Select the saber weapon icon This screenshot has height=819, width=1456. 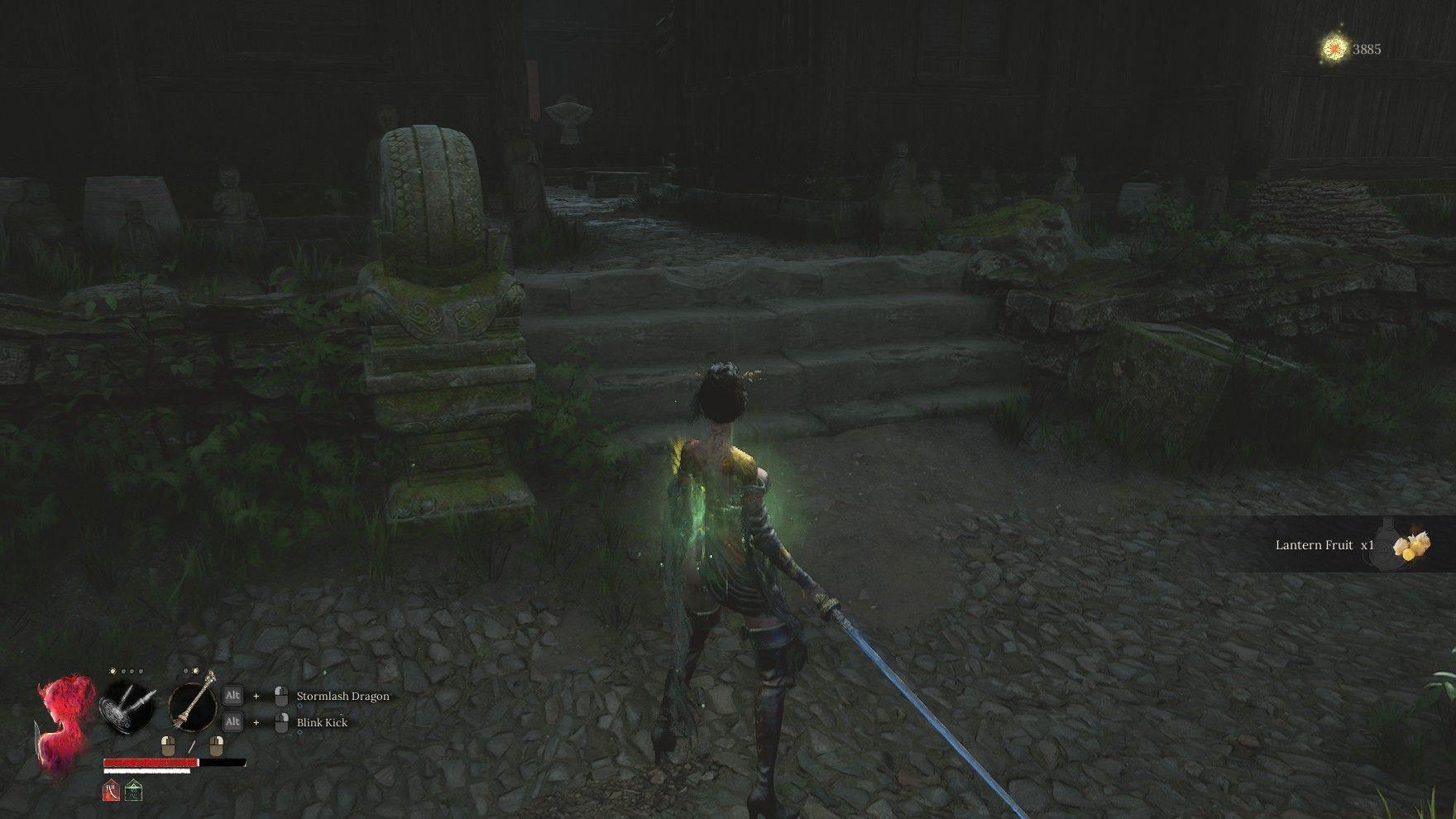click(126, 706)
